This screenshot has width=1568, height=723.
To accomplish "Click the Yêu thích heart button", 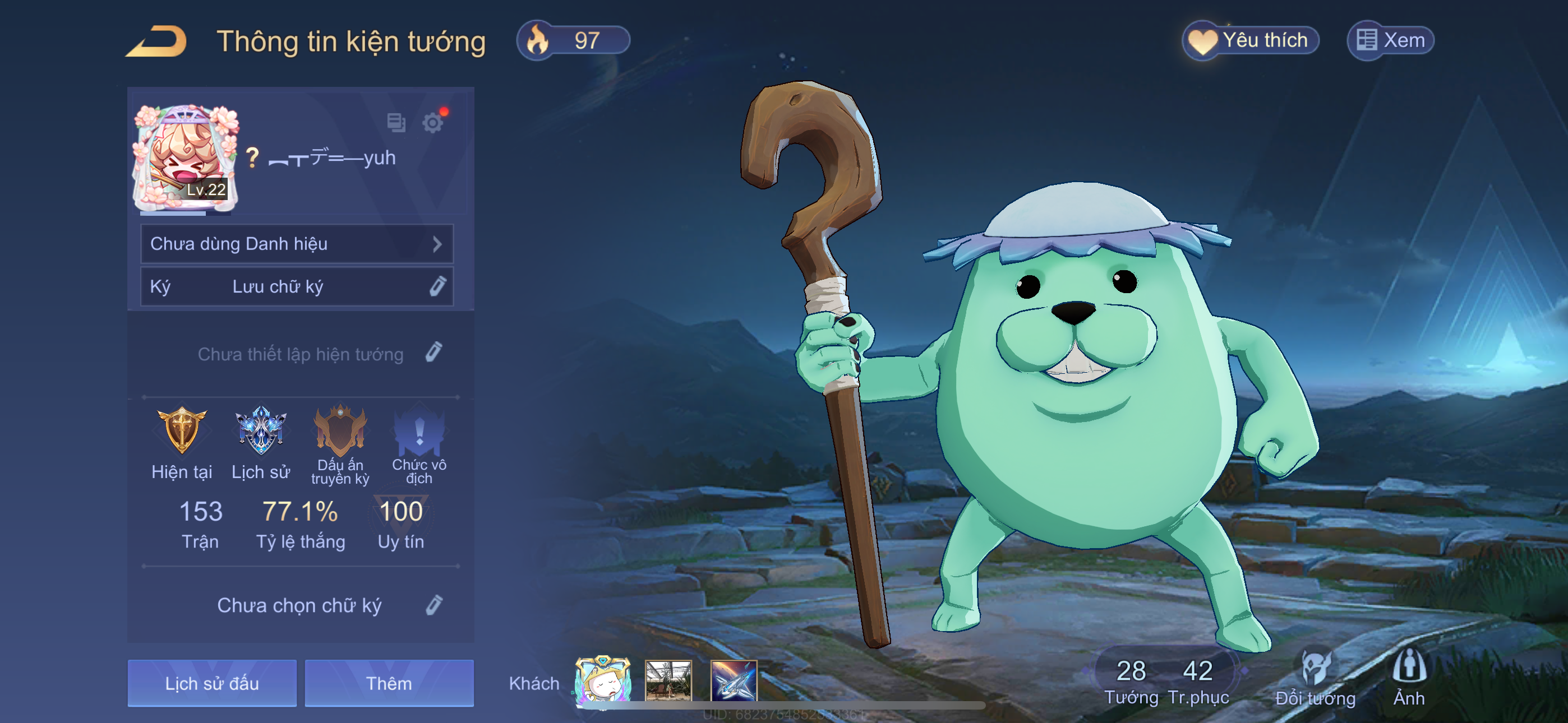I will [1250, 41].
